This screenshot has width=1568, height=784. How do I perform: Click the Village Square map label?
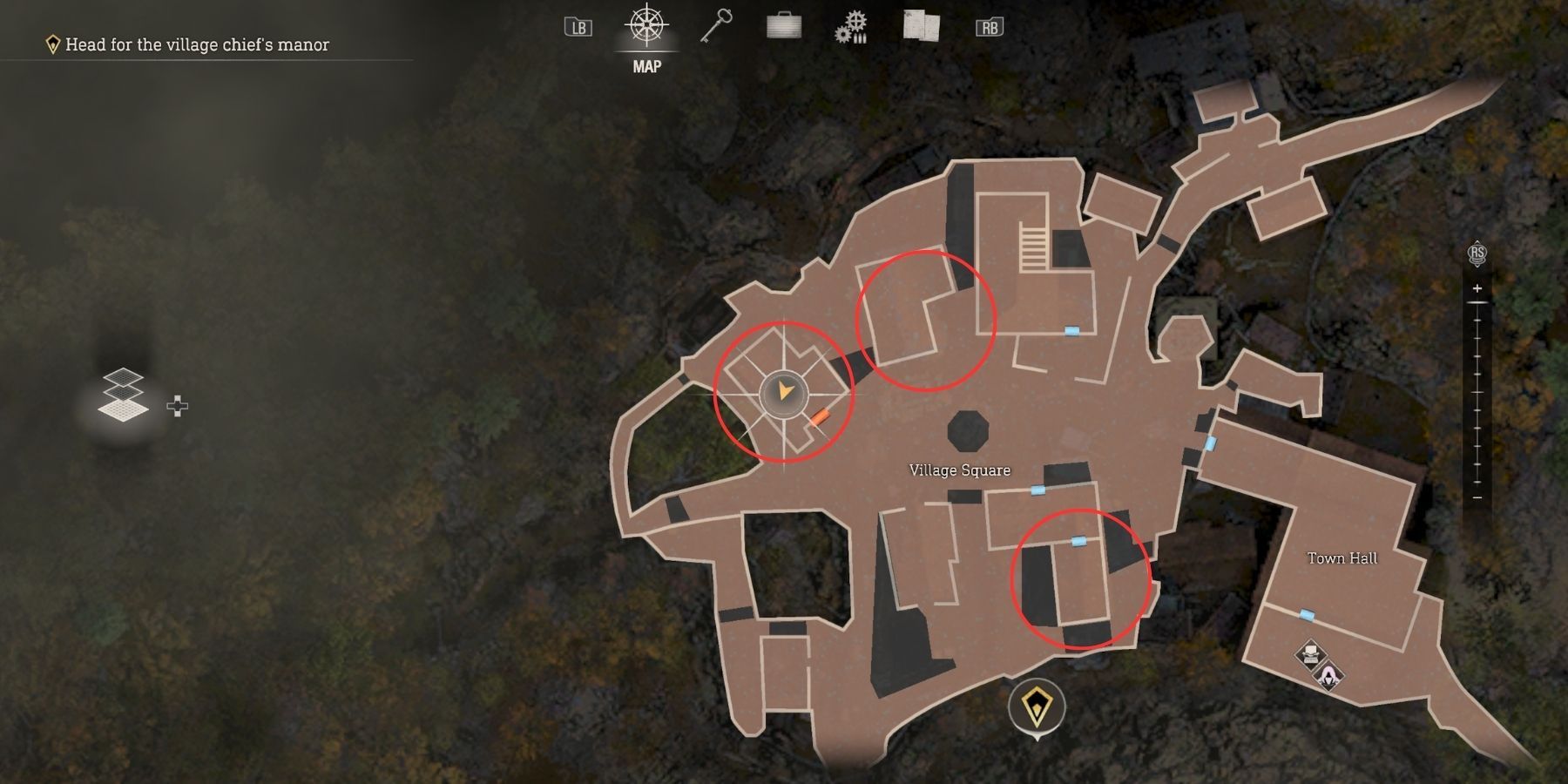pyautogui.click(x=960, y=470)
